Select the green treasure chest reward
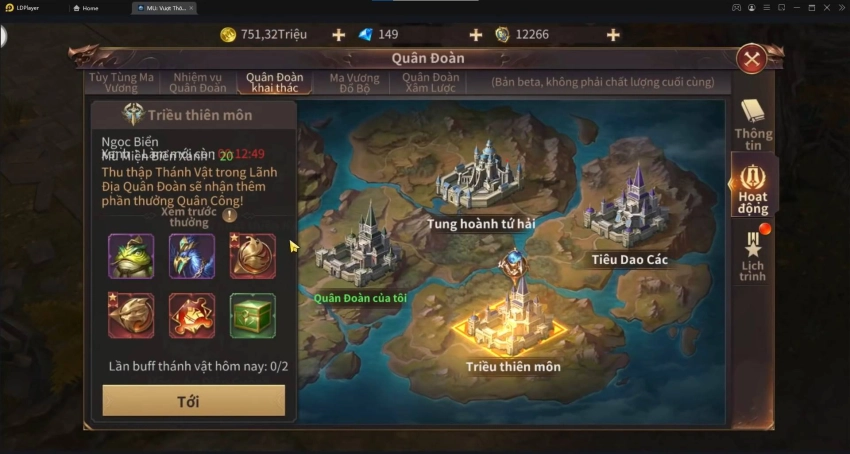This screenshot has width=850, height=454. tap(252, 316)
